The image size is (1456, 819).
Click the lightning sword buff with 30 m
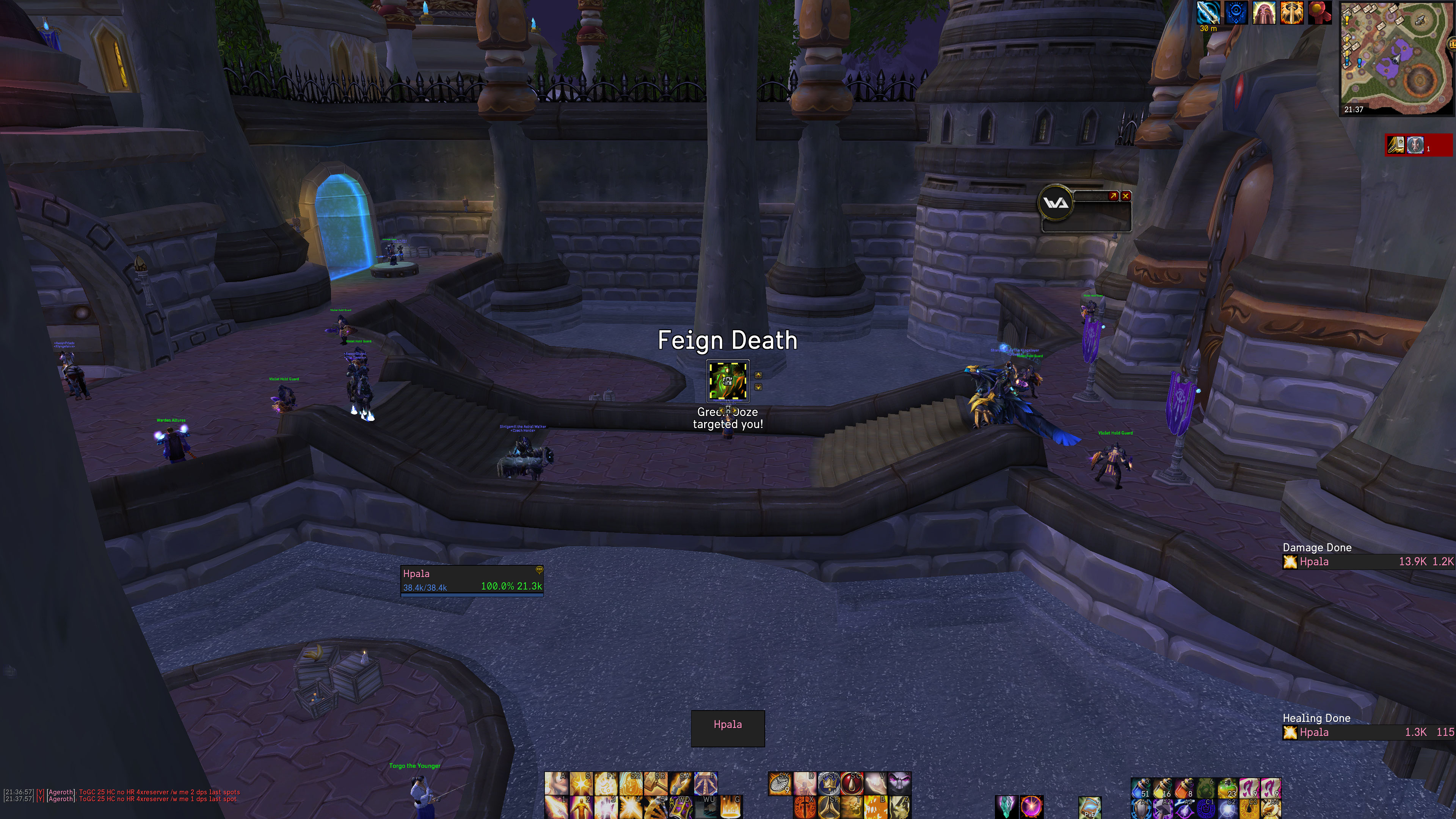point(1208,13)
